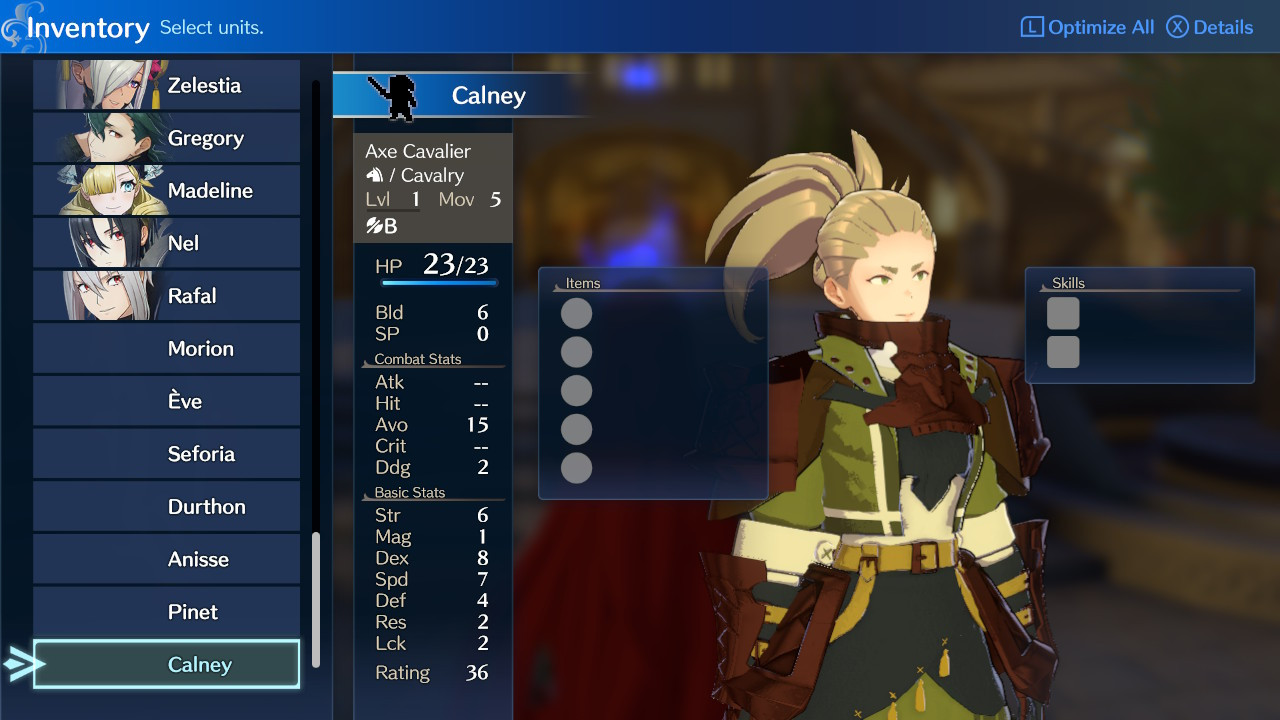Select the second Skills slot
Screen dimensions: 1280x720
click(x=1063, y=350)
